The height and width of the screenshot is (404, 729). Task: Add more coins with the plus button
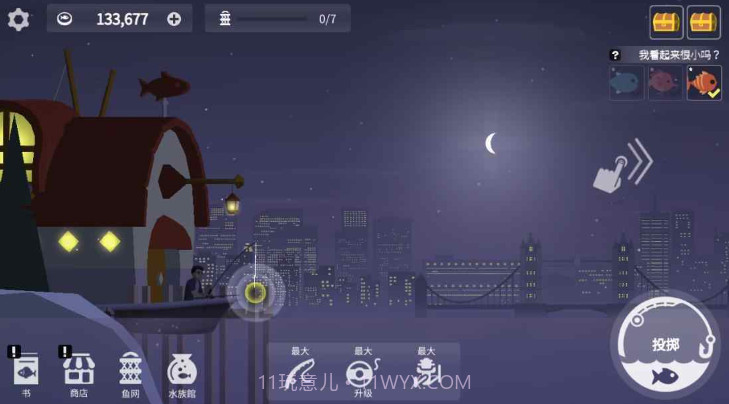click(x=174, y=19)
